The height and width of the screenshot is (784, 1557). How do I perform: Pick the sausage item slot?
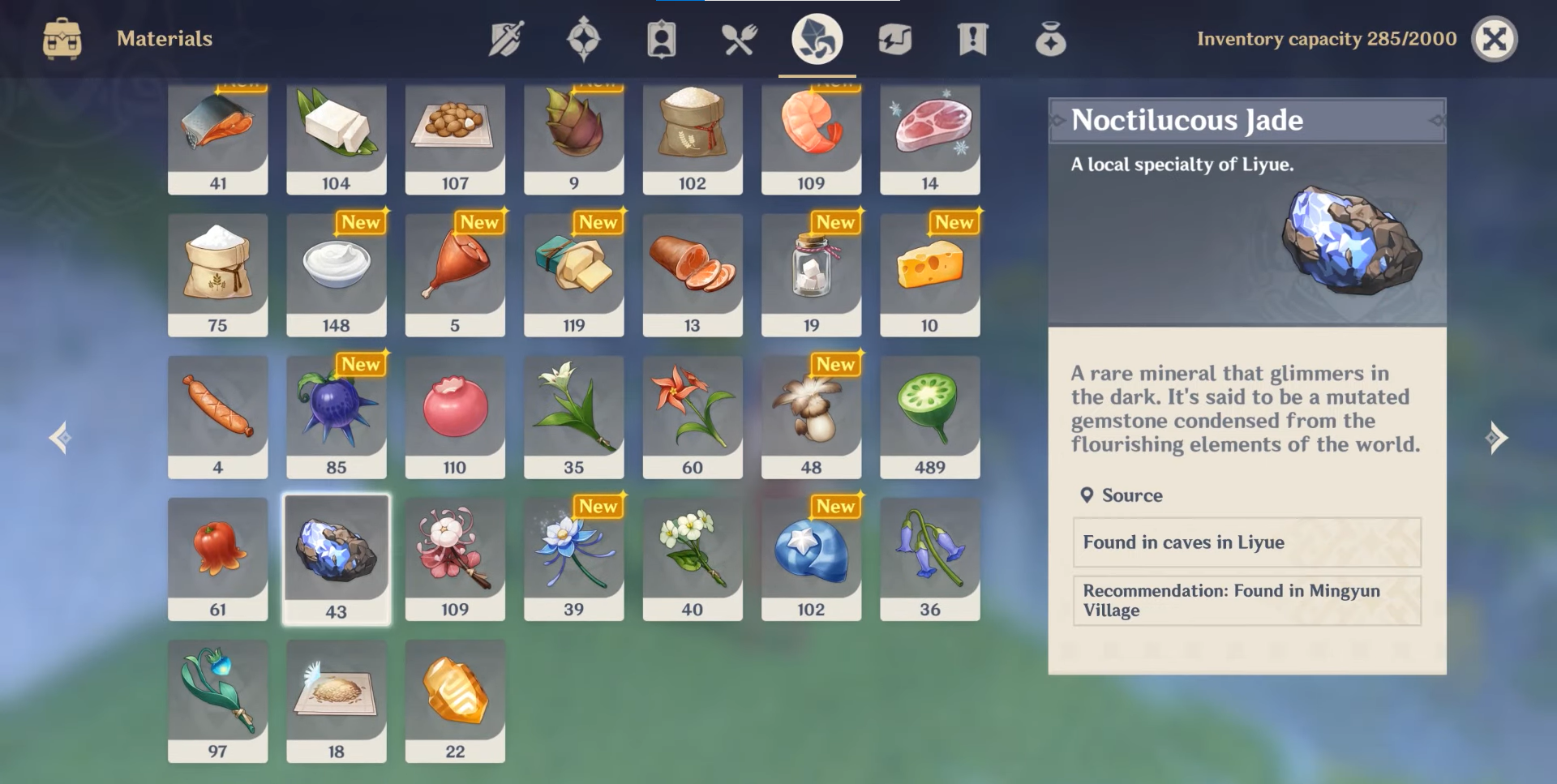tap(217, 417)
